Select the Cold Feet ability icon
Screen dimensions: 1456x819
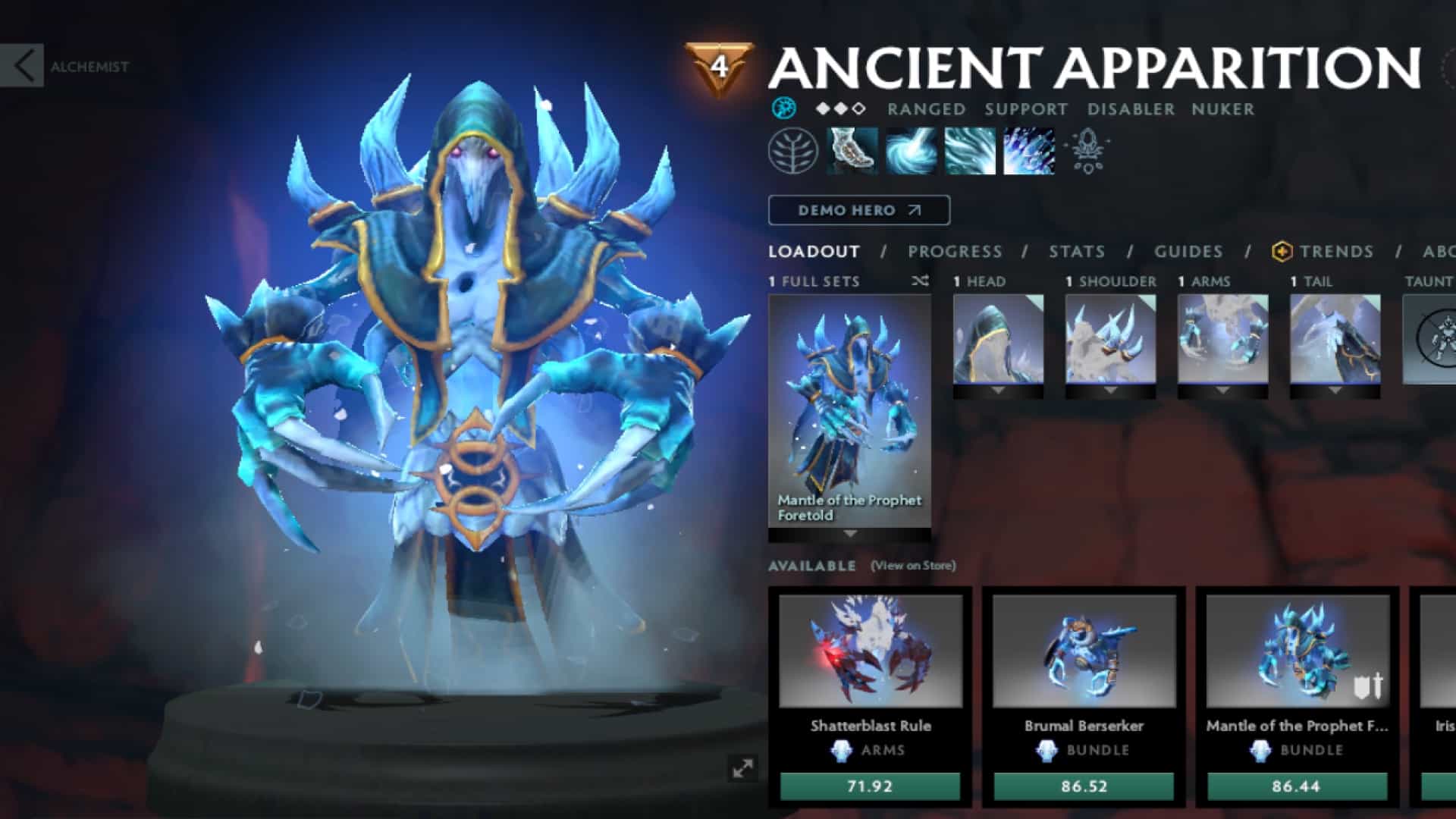pos(851,150)
